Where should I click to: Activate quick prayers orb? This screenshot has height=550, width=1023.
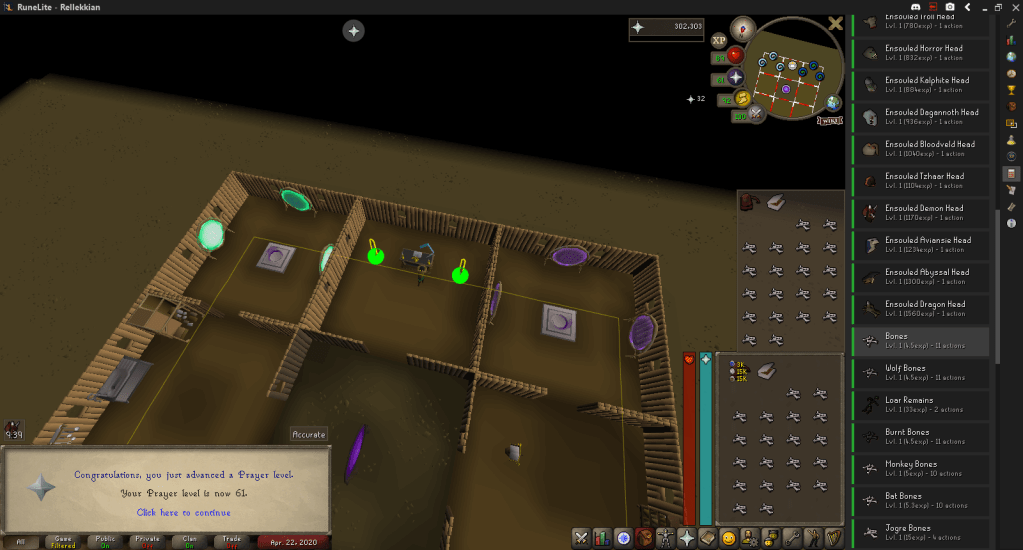click(x=735, y=77)
